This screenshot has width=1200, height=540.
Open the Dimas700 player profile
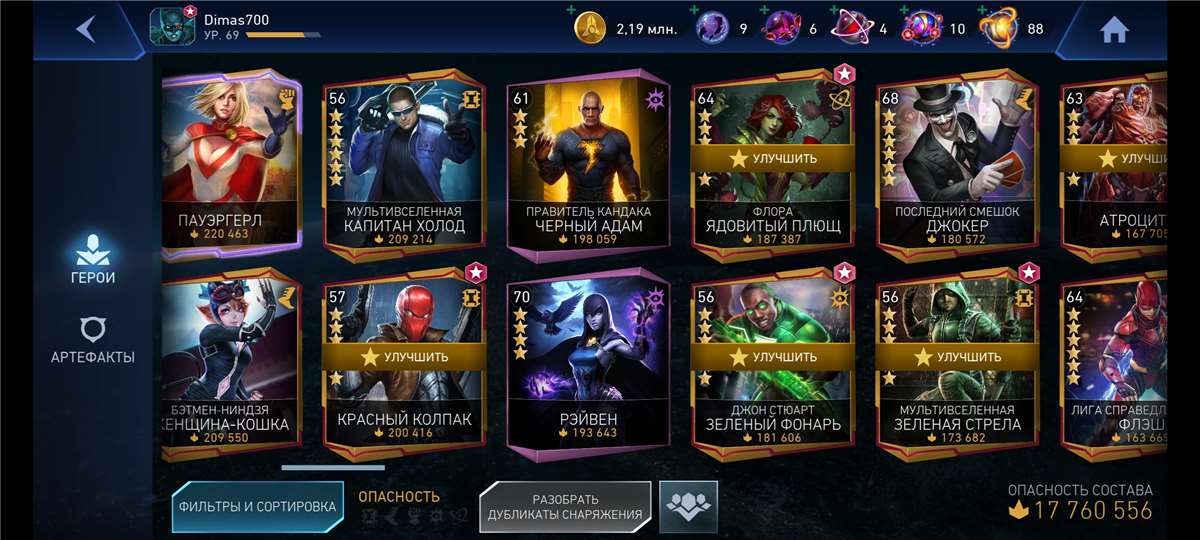click(210, 27)
